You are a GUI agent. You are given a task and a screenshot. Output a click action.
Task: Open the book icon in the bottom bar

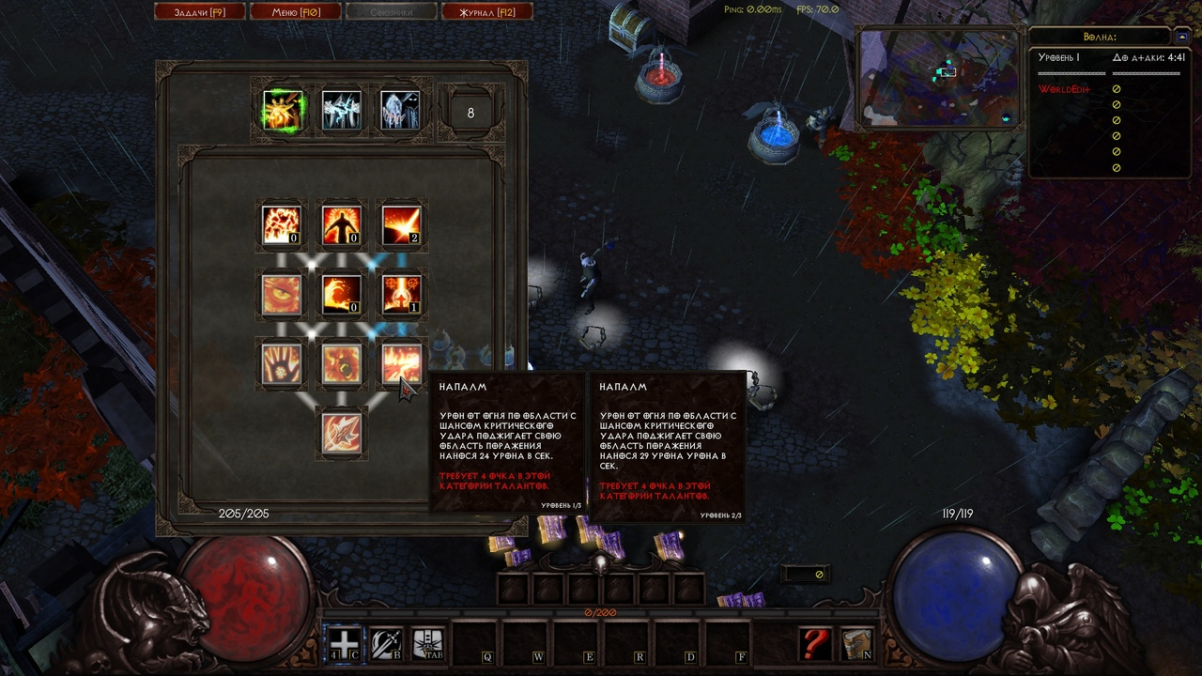pyautogui.click(x=857, y=643)
